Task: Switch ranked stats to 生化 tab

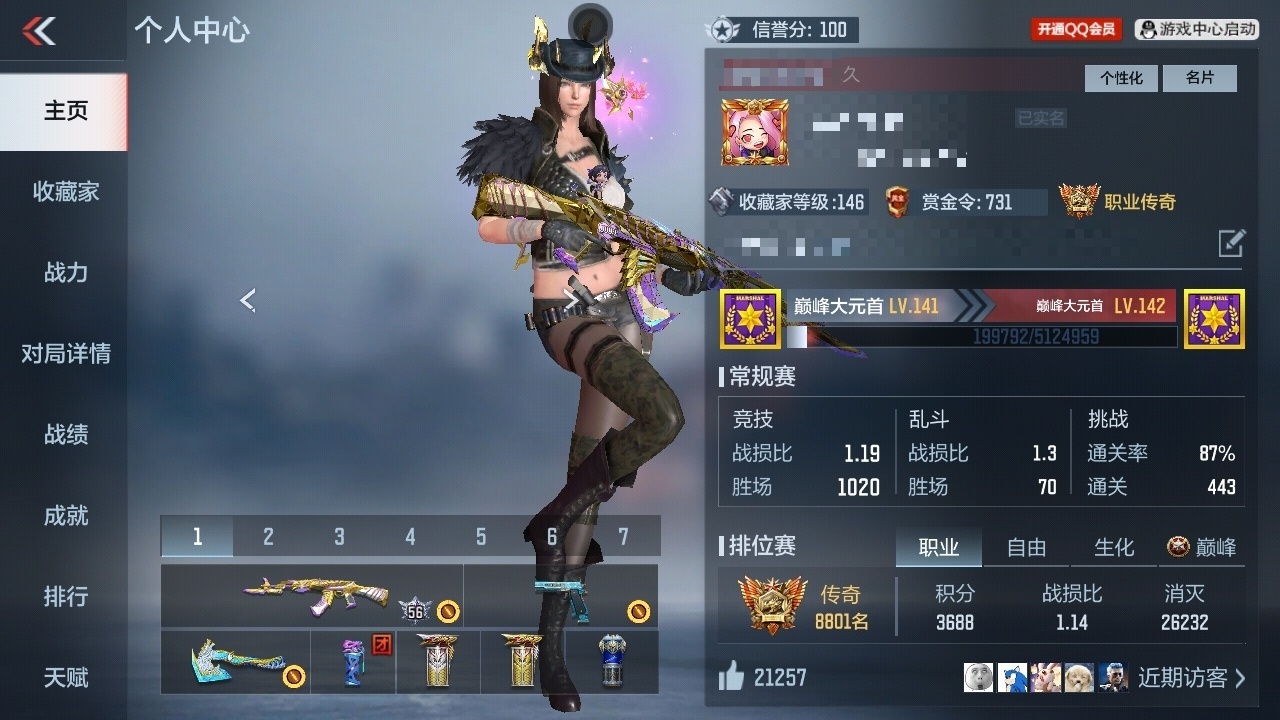Action: click(x=1114, y=547)
